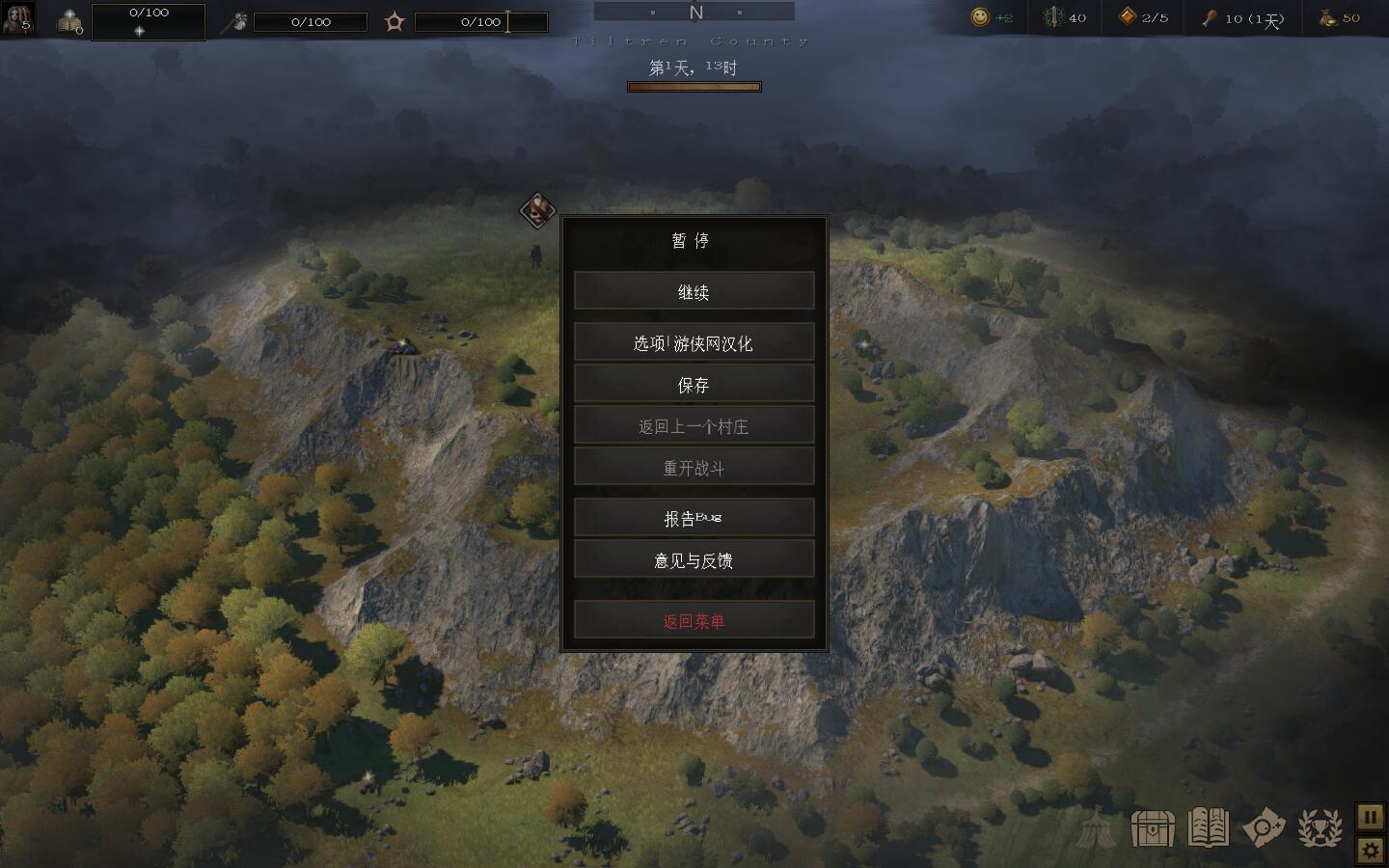Open the laurel trophy achievements icon
Viewport: 1389px width, 868px height.
(1320, 827)
